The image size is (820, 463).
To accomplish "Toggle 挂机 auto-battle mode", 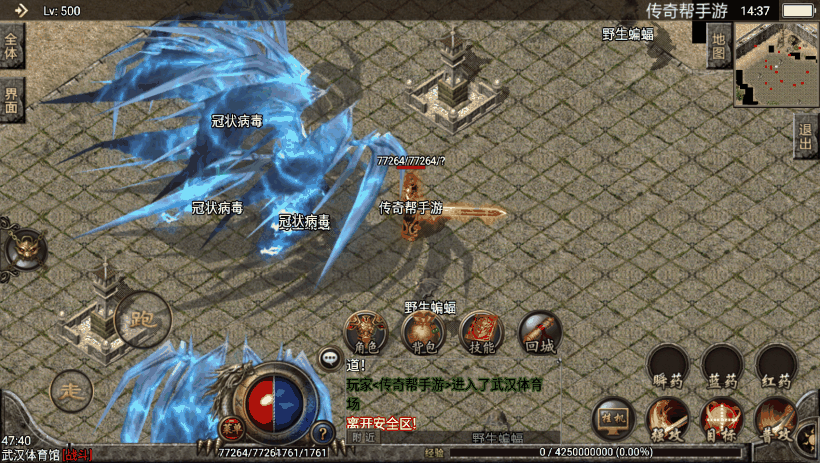I will coord(614,418).
